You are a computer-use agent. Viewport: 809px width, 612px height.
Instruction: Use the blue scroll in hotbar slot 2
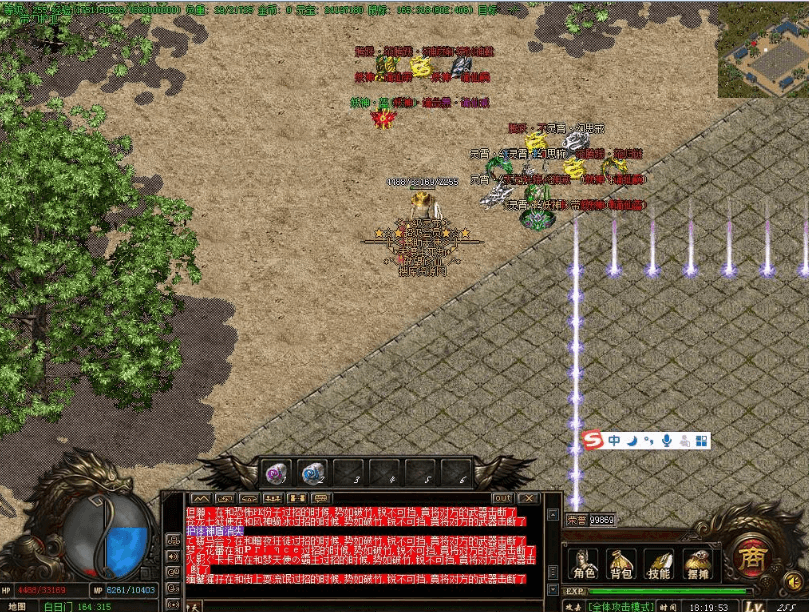[x=313, y=472]
